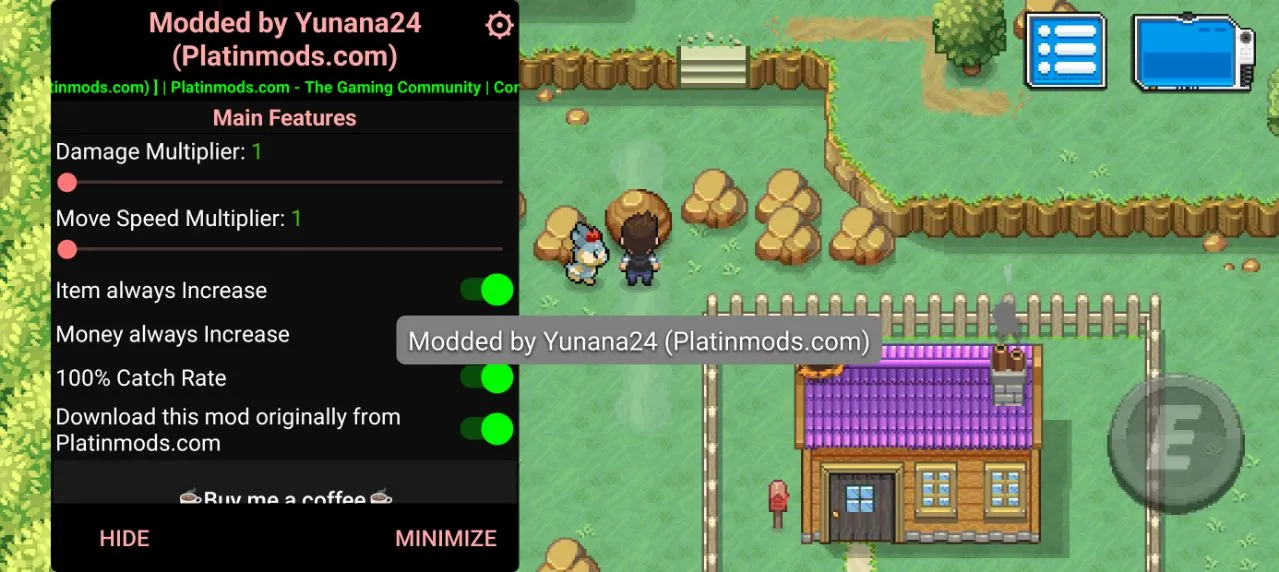Click the scrolling Platinmods.com community banner
This screenshot has width=1279, height=572.
click(x=285, y=87)
